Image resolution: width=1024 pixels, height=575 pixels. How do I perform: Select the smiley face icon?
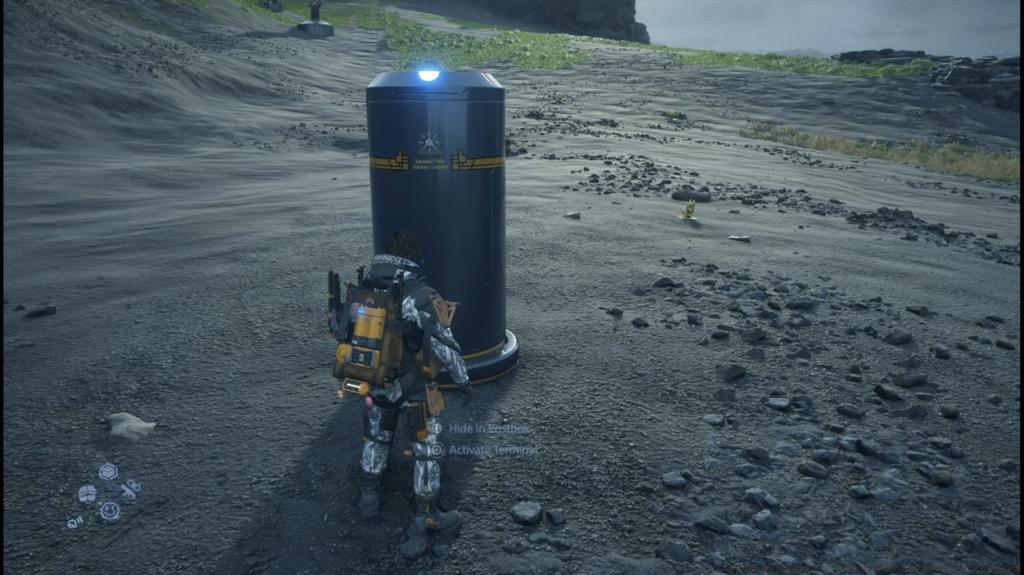pyautogui.click(x=109, y=511)
